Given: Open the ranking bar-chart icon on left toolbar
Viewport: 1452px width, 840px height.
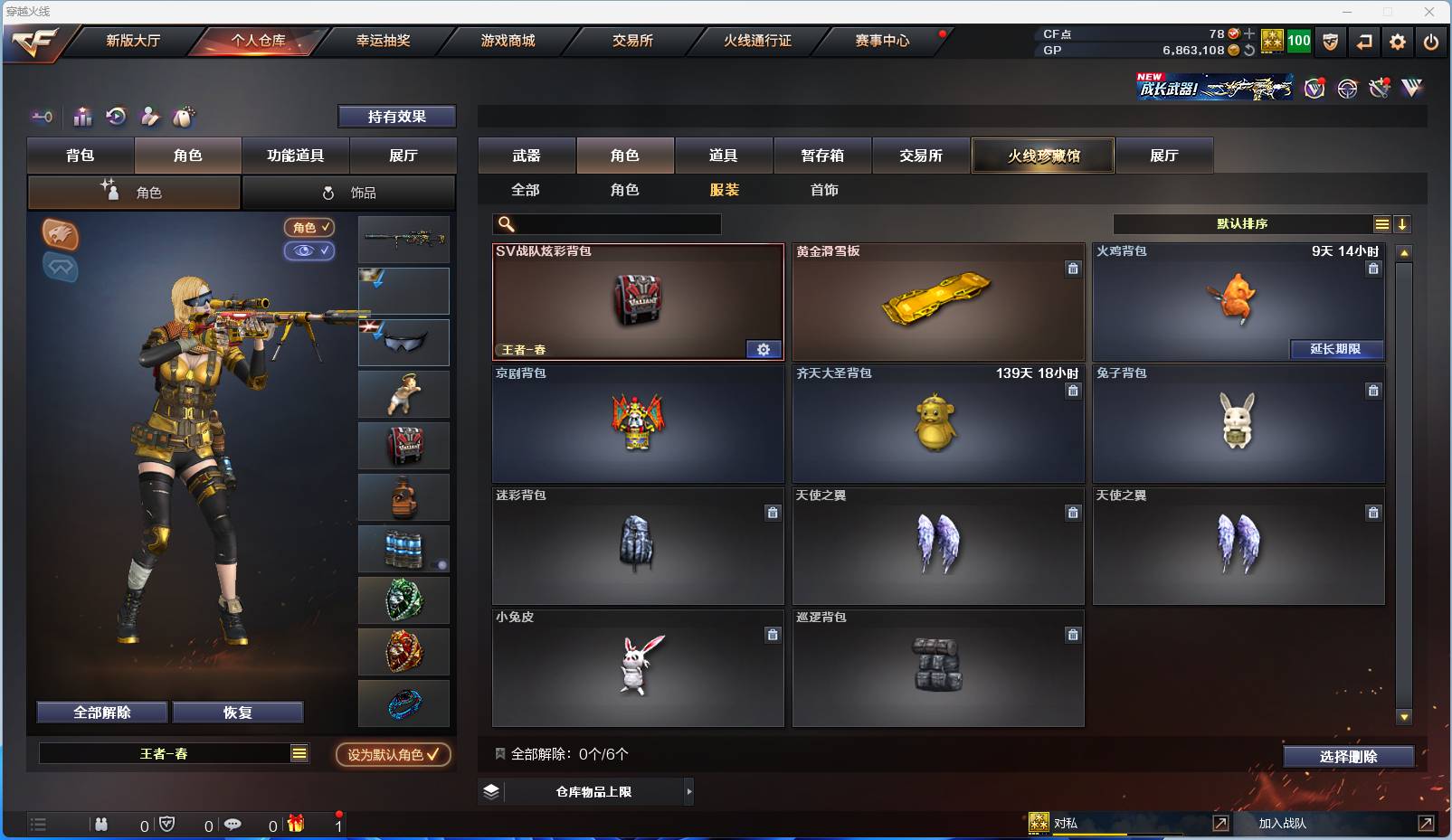Looking at the screenshot, I should 81,117.
